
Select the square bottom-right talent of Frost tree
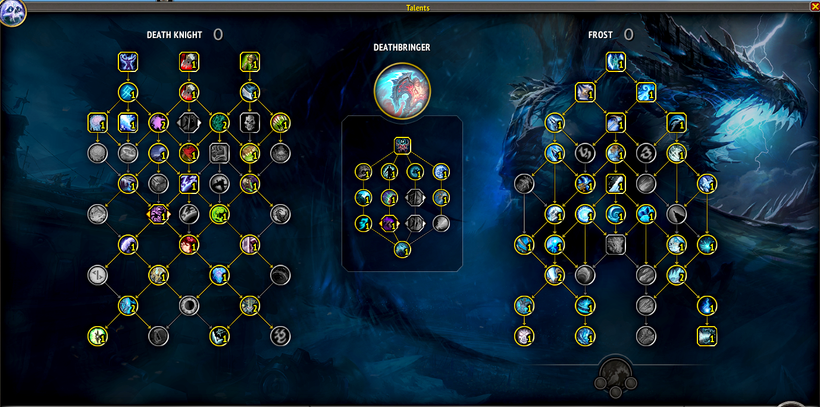pyautogui.click(x=707, y=335)
